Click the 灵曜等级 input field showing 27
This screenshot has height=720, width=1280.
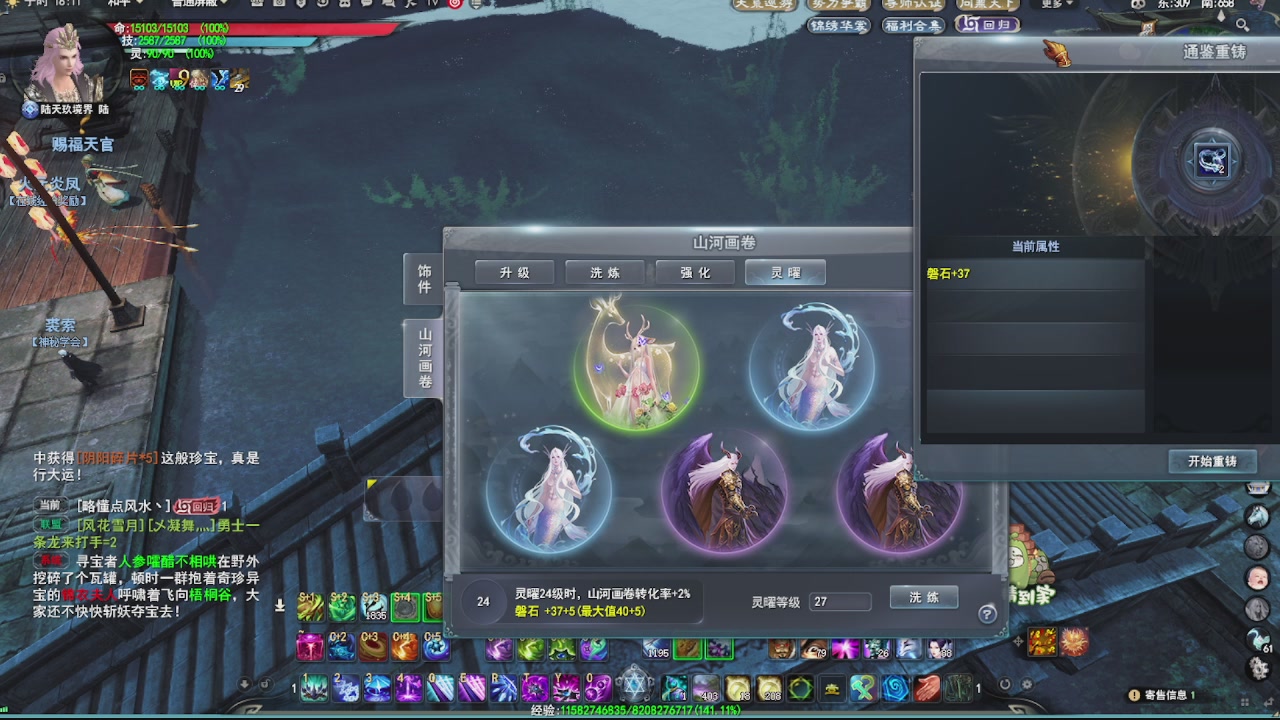tap(841, 596)
